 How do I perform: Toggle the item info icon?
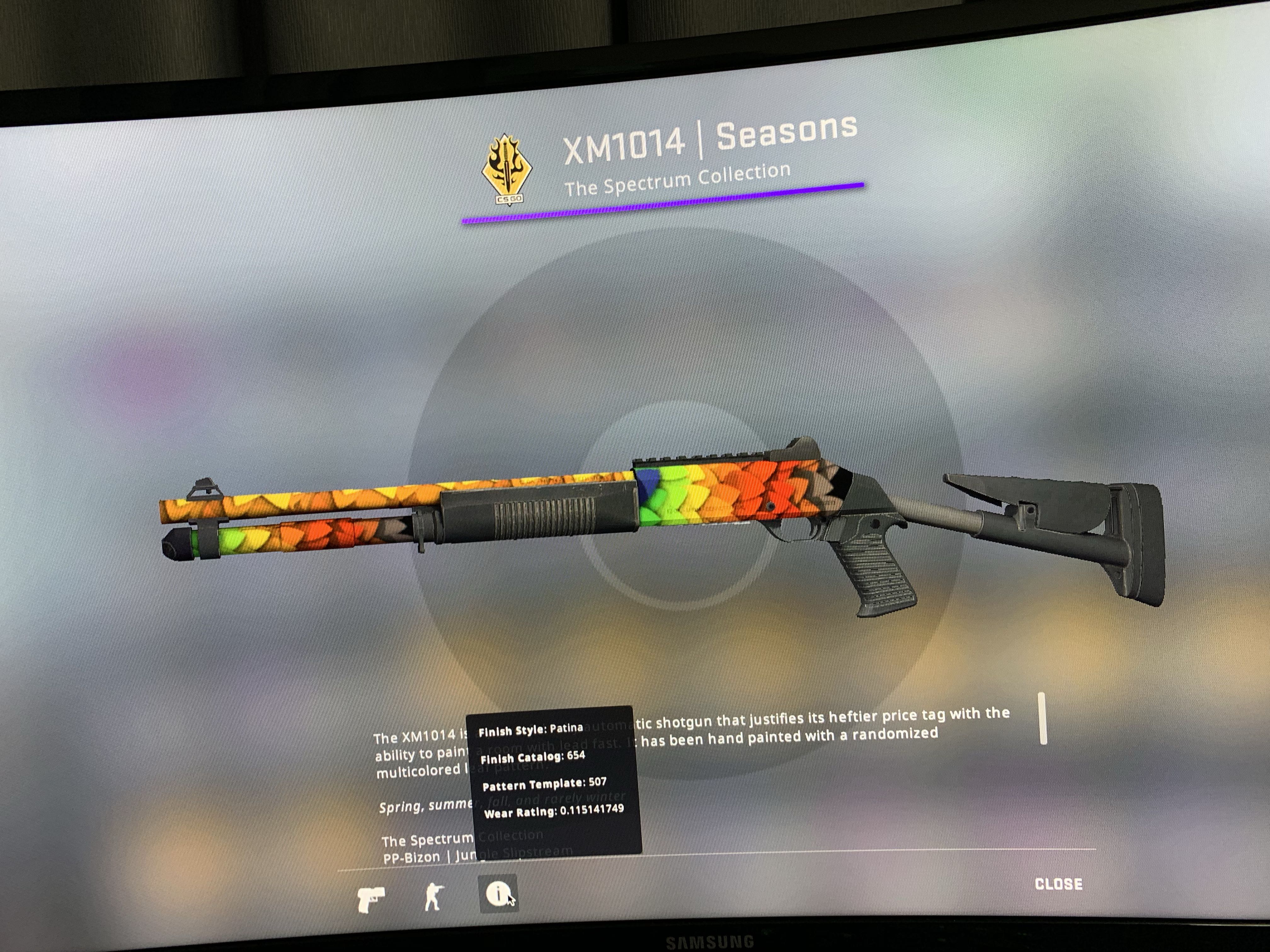[x=497, y=893]
